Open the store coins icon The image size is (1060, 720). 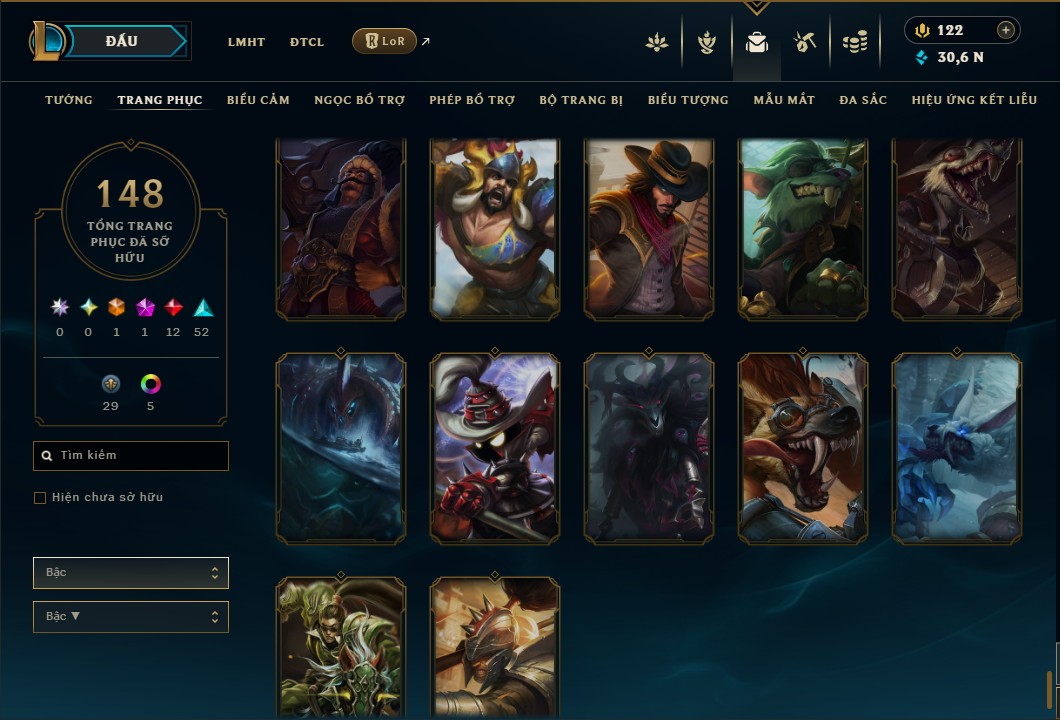pos(854,42)
